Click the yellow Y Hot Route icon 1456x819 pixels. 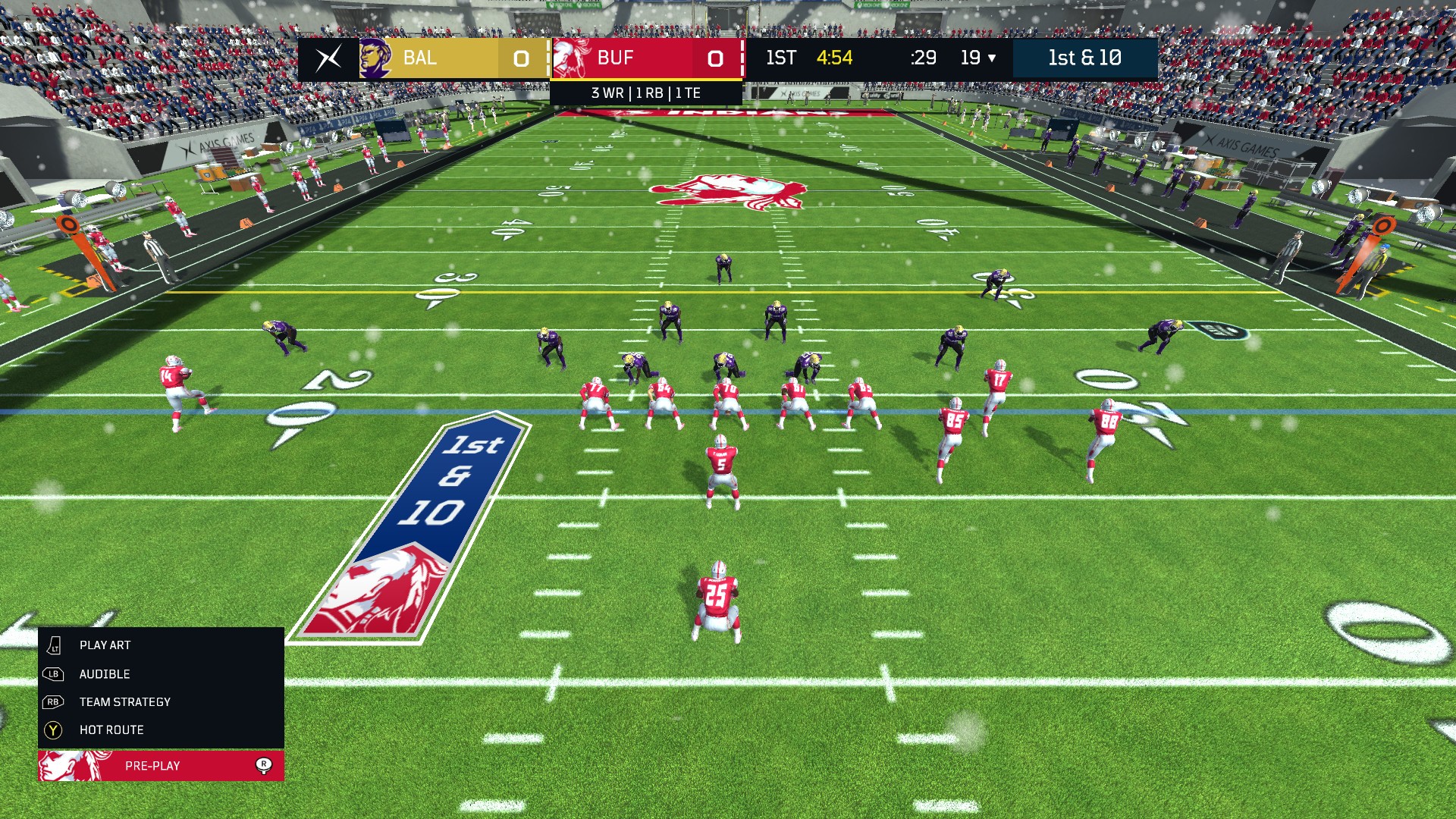(x=52, y=730)
